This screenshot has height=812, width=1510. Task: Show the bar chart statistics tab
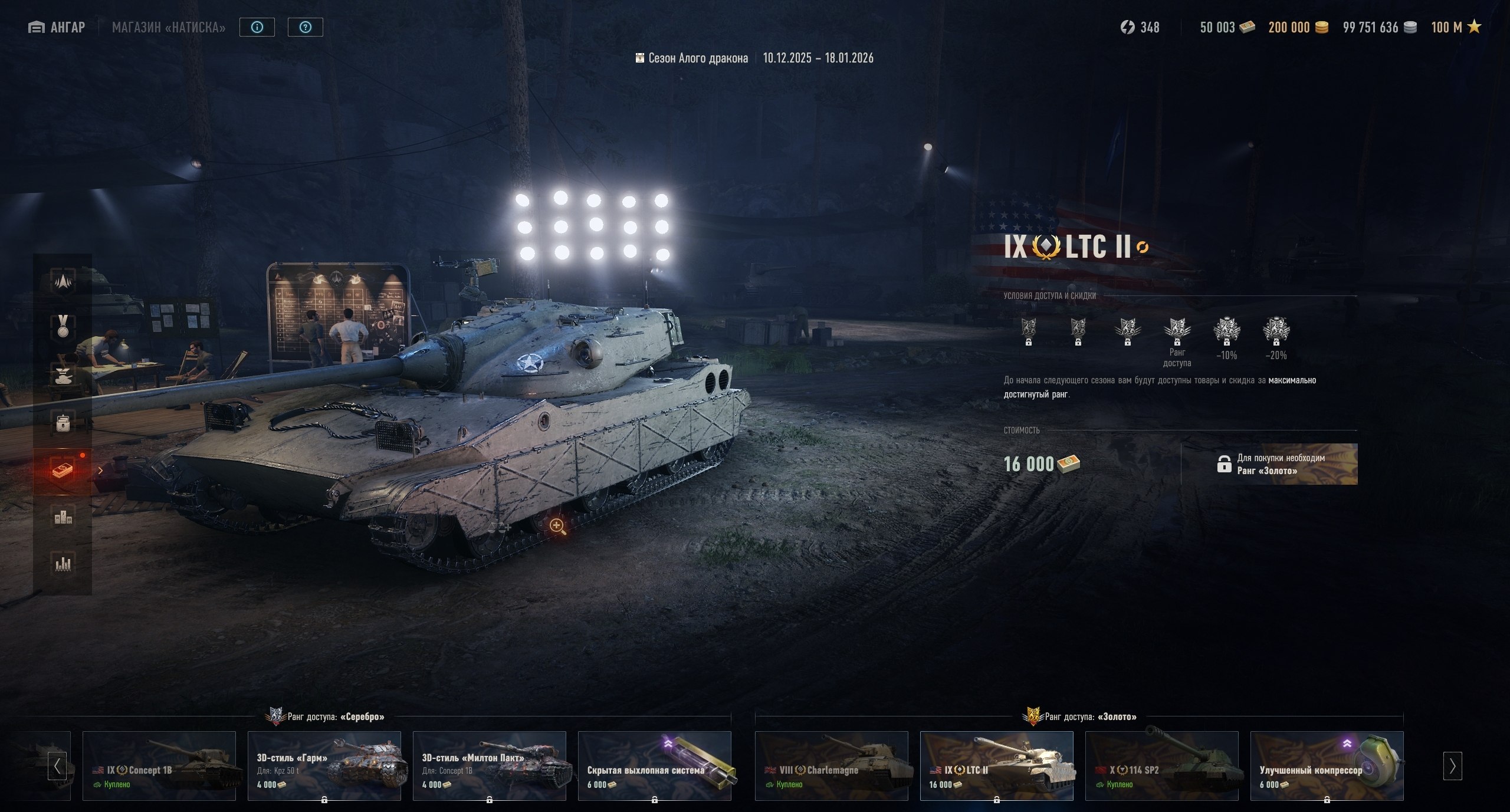(x=63, y=564)
